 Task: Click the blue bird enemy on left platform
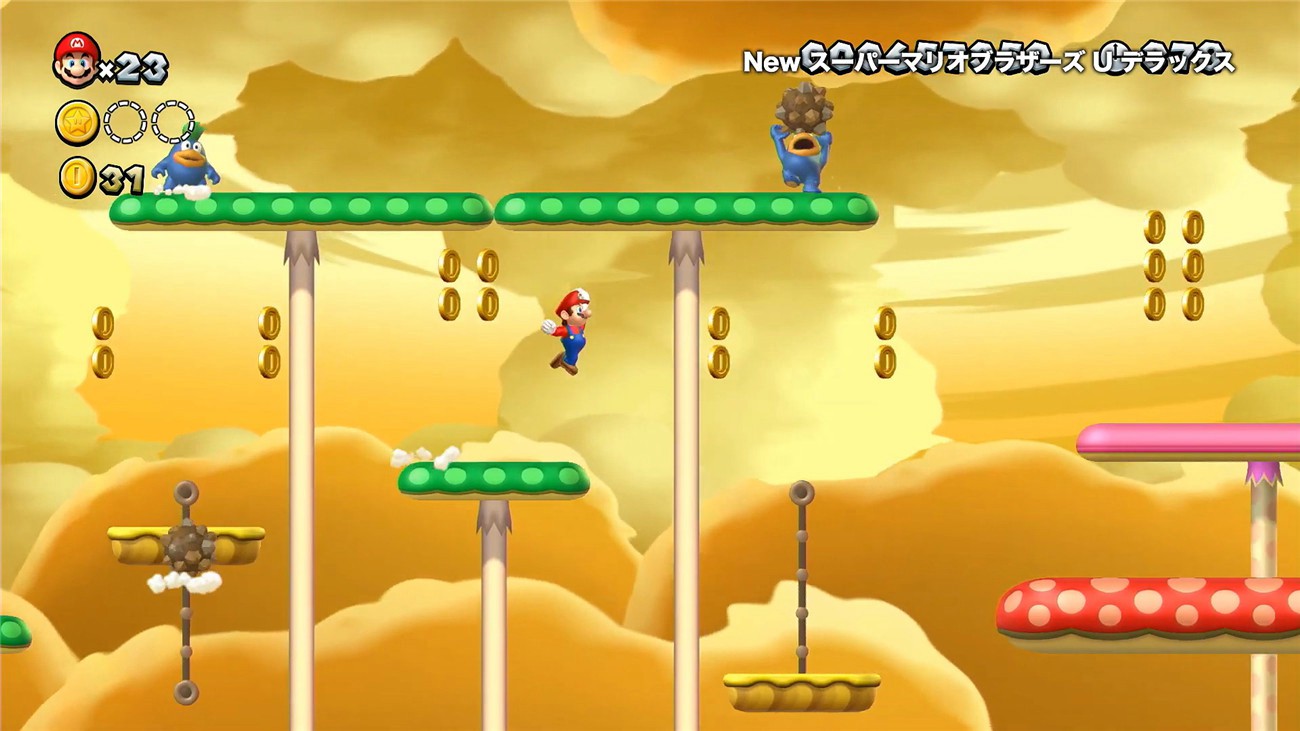(185, 165)
